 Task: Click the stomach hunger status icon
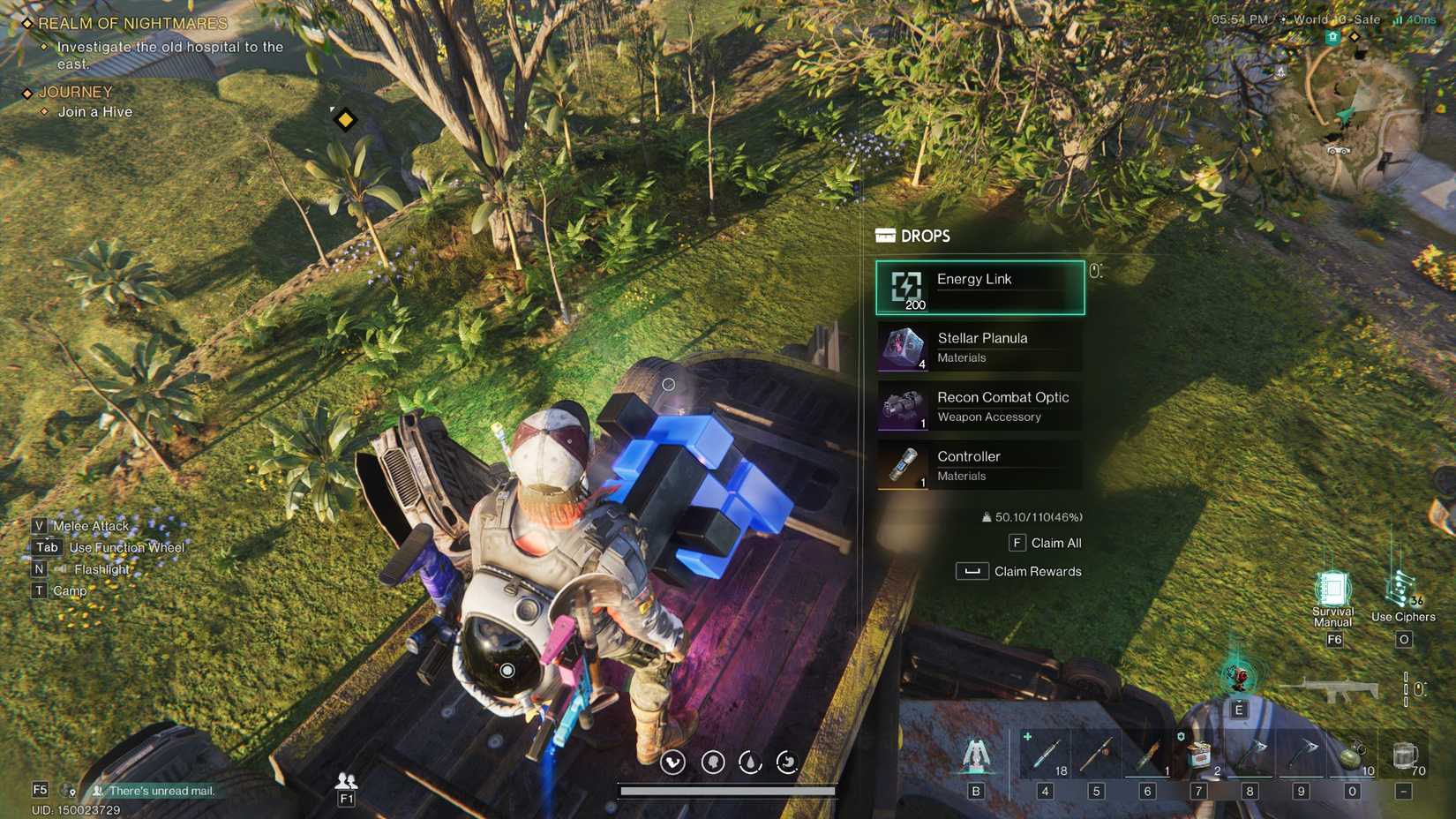tap(785, 762)
